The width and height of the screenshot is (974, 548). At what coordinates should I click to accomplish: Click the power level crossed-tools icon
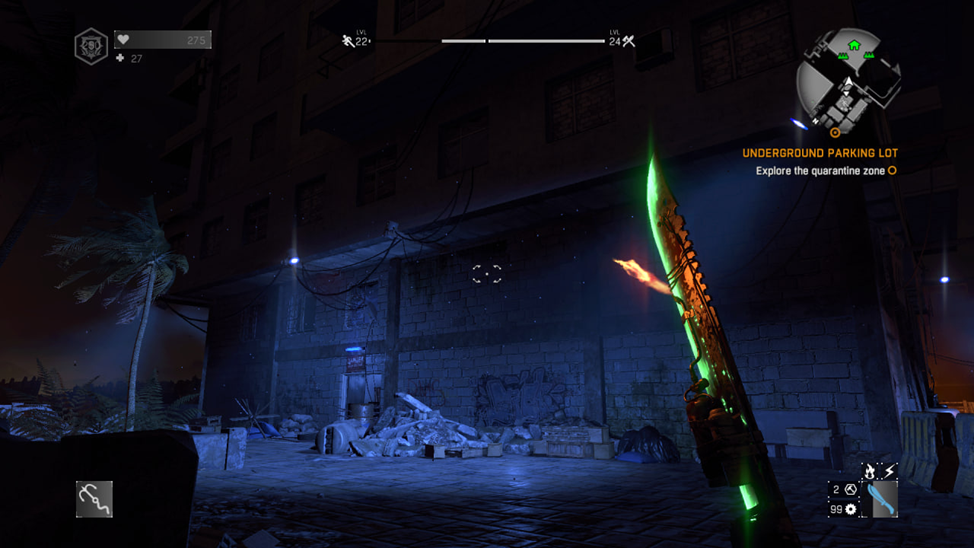[629, 41]
